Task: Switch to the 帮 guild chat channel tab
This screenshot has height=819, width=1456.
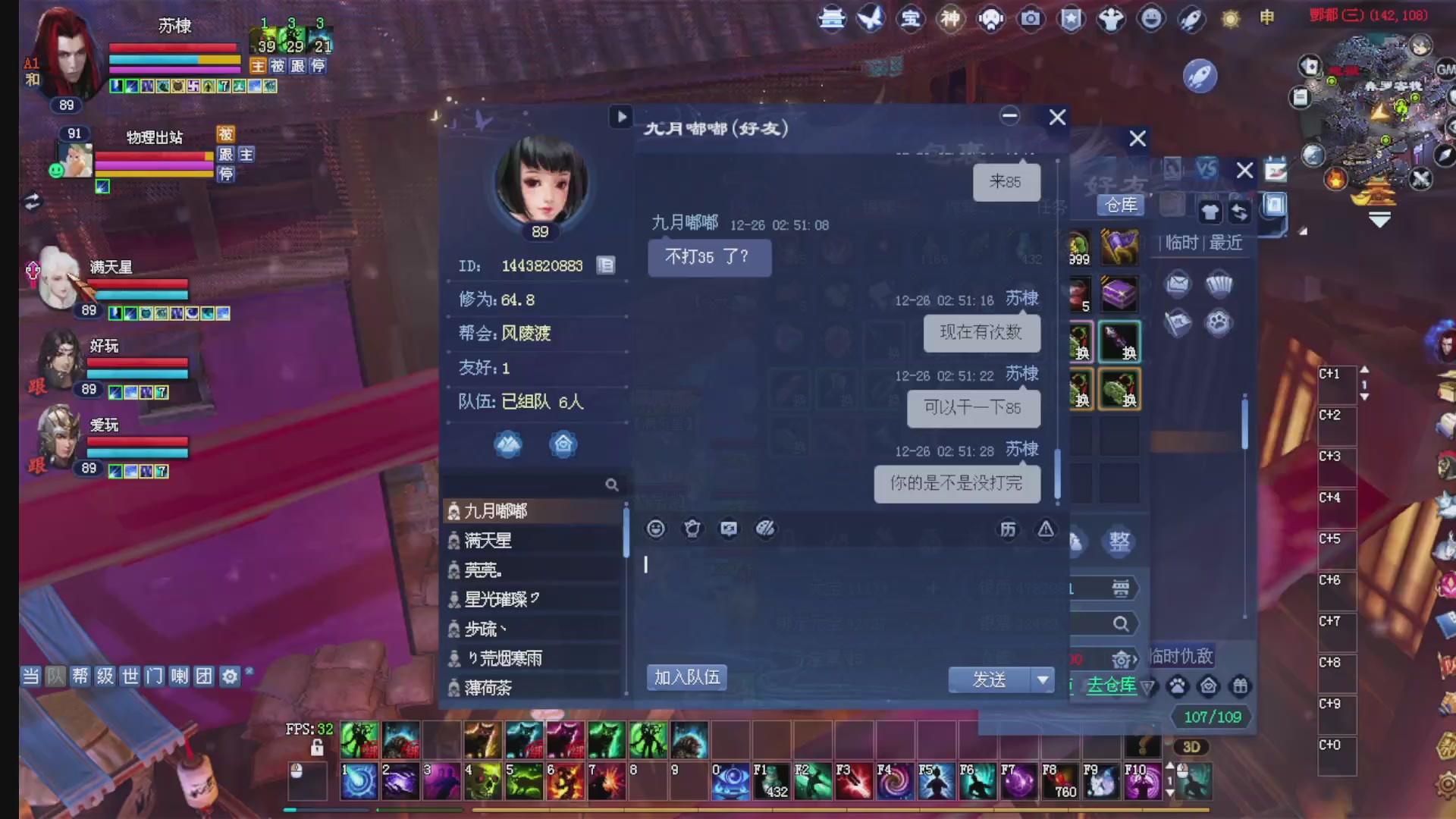Action: (80, 676)
